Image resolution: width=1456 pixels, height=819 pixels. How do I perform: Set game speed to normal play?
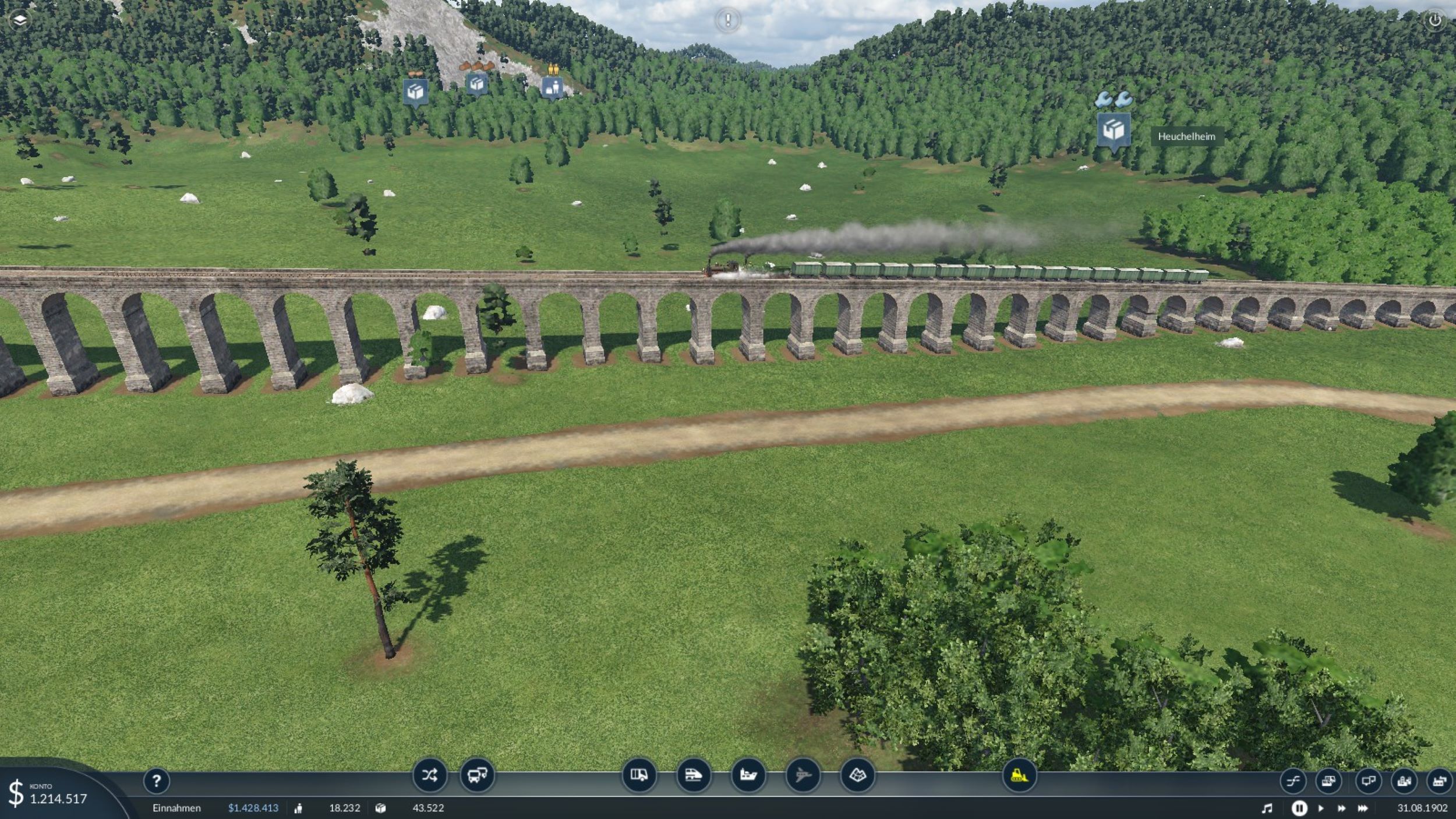pyautogui.click(x=1320, y=808)
